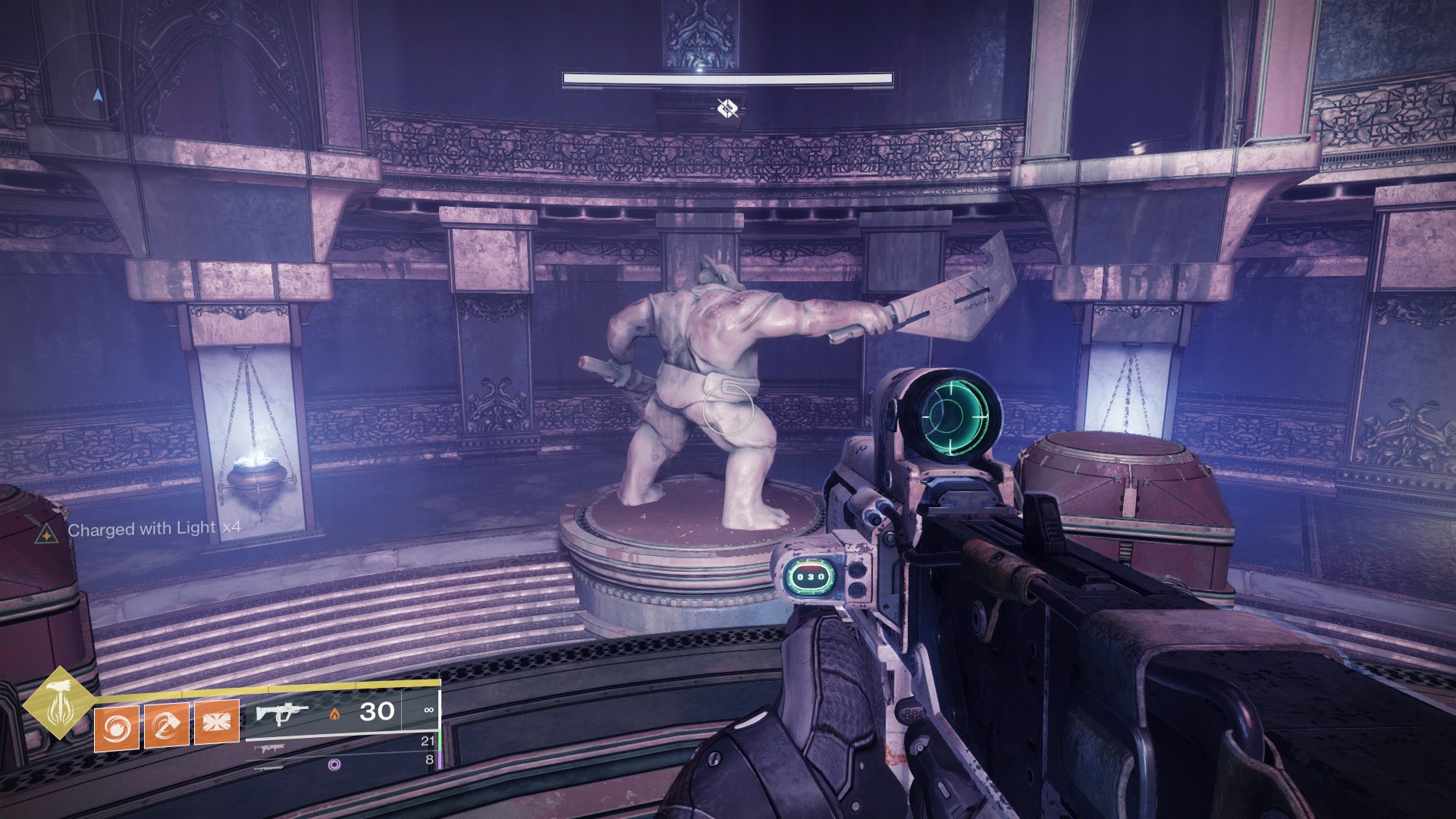Select the equipped auto rifle icon
The width and height of the screenshot is (1456, 819).
point(281,713)
